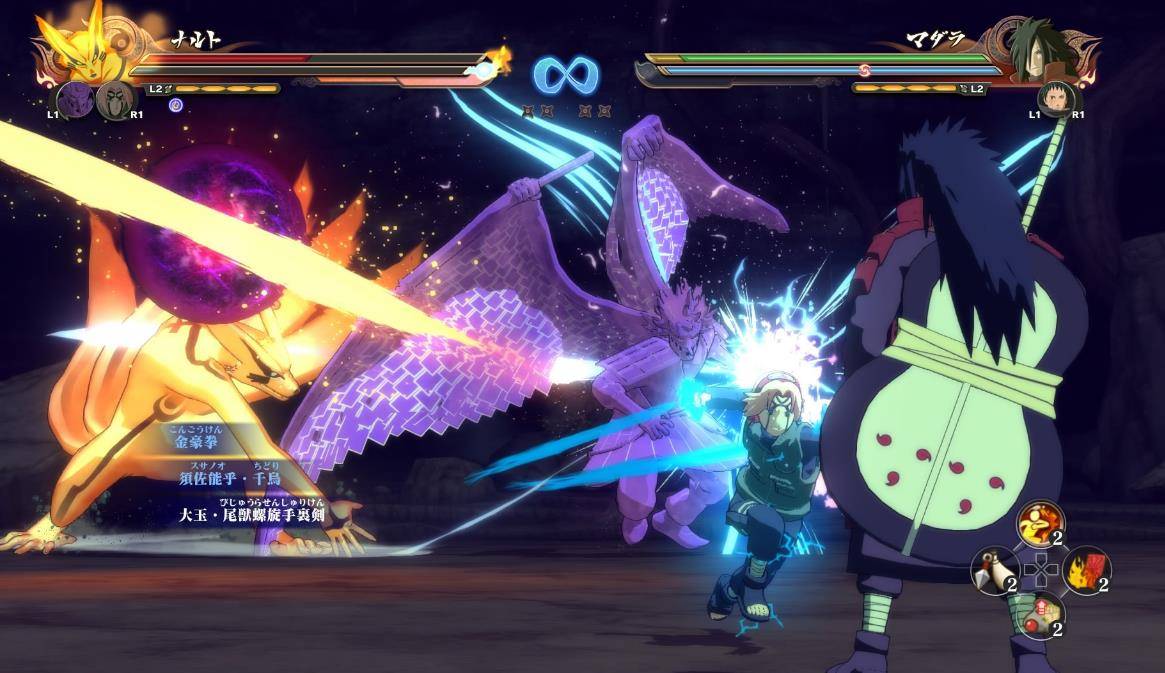Call the purple Susanoo support character

pos(74,100)
